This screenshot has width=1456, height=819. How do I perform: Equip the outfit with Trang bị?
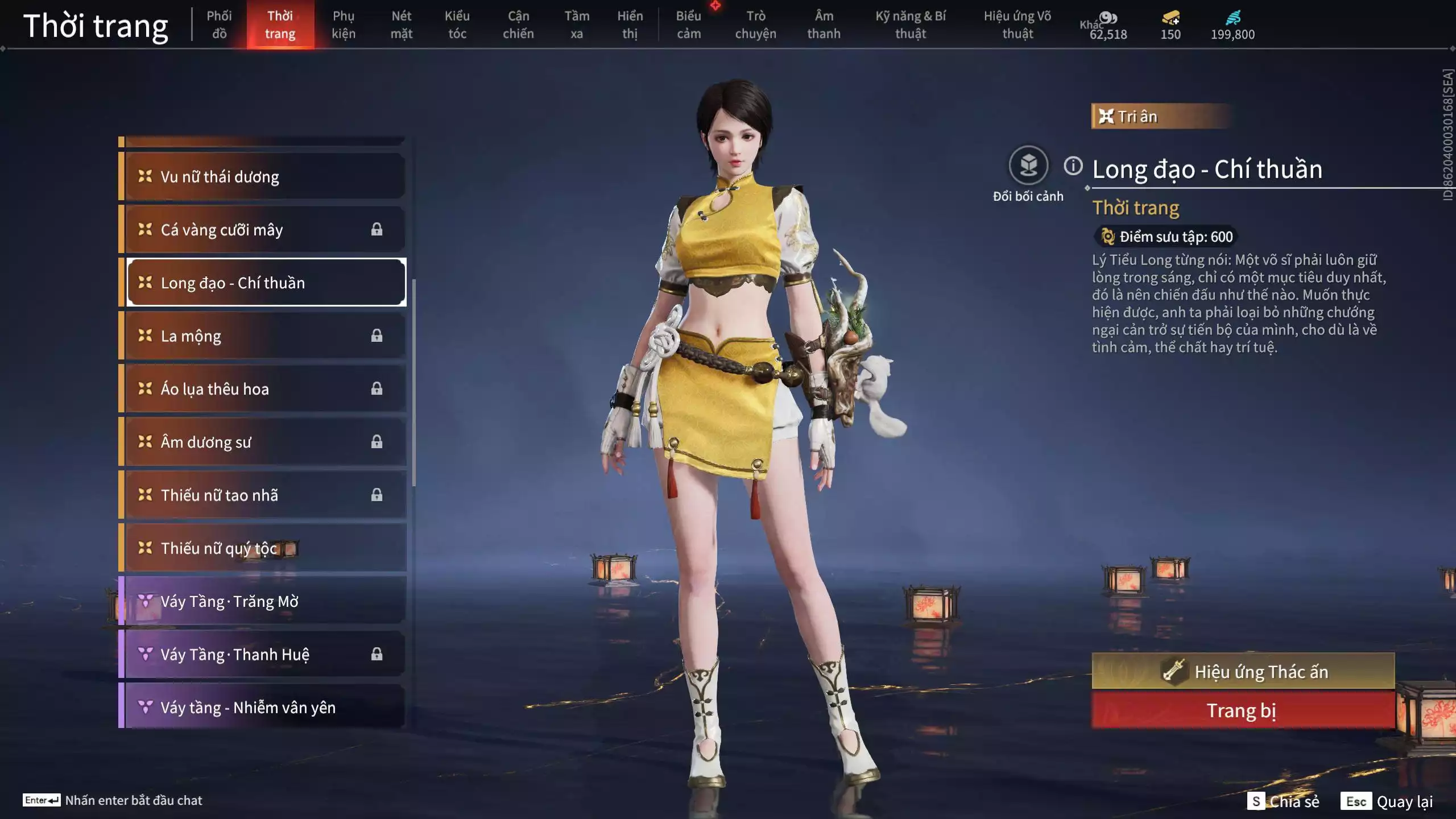click(1243, 710)
